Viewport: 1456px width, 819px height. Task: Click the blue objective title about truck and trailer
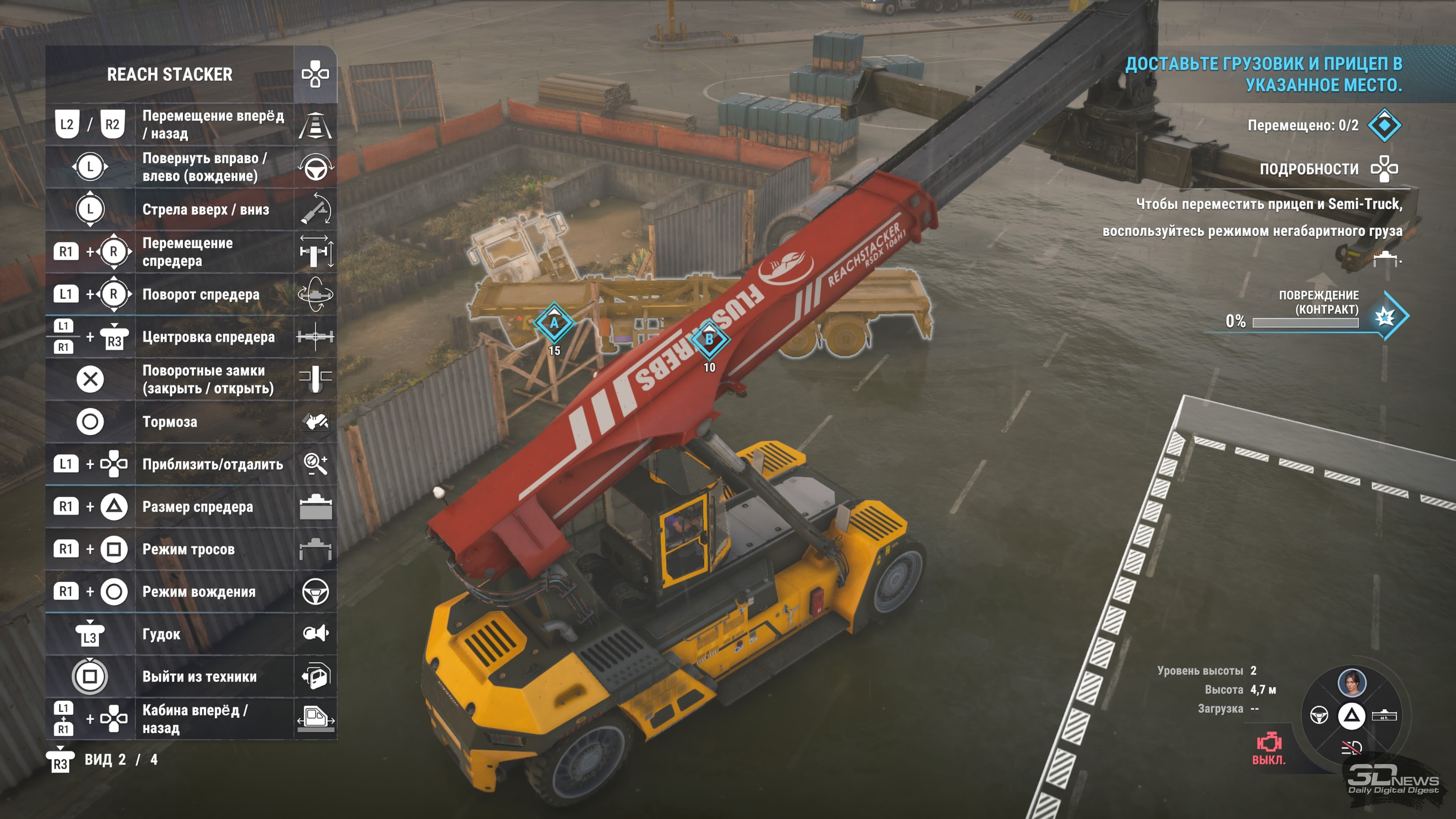point(1264,74)
